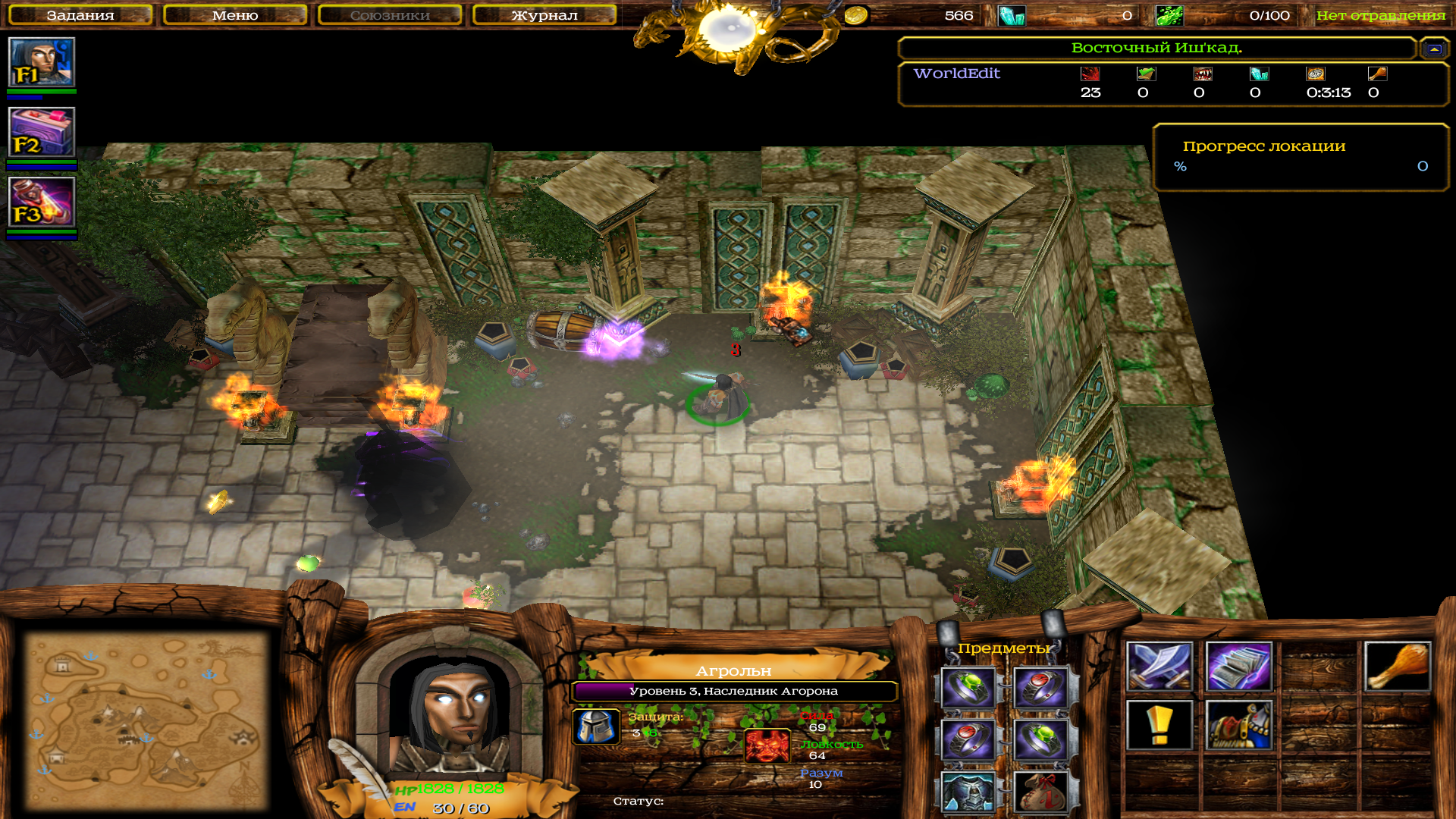
Task: Open the Меню game menu
Action: point(235,15)
